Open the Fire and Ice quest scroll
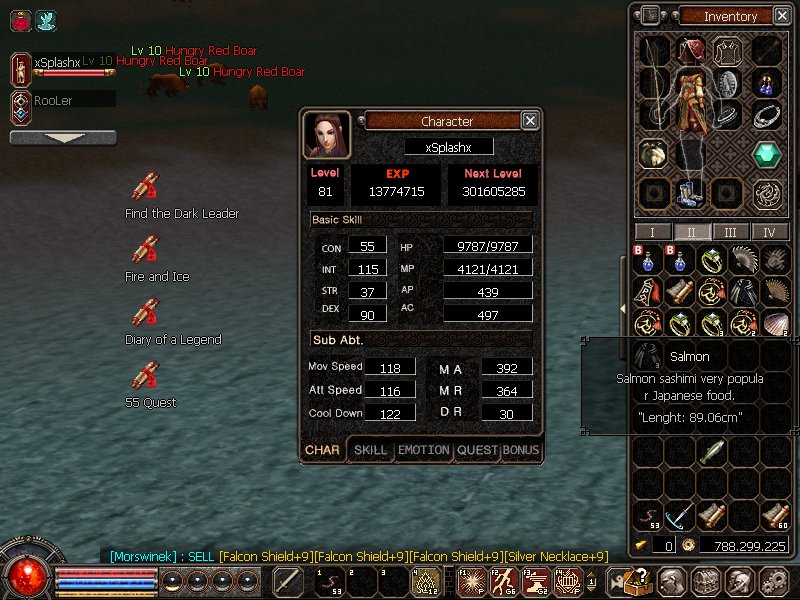The width and height of the screenshot is (800, 600). [145, 250]
